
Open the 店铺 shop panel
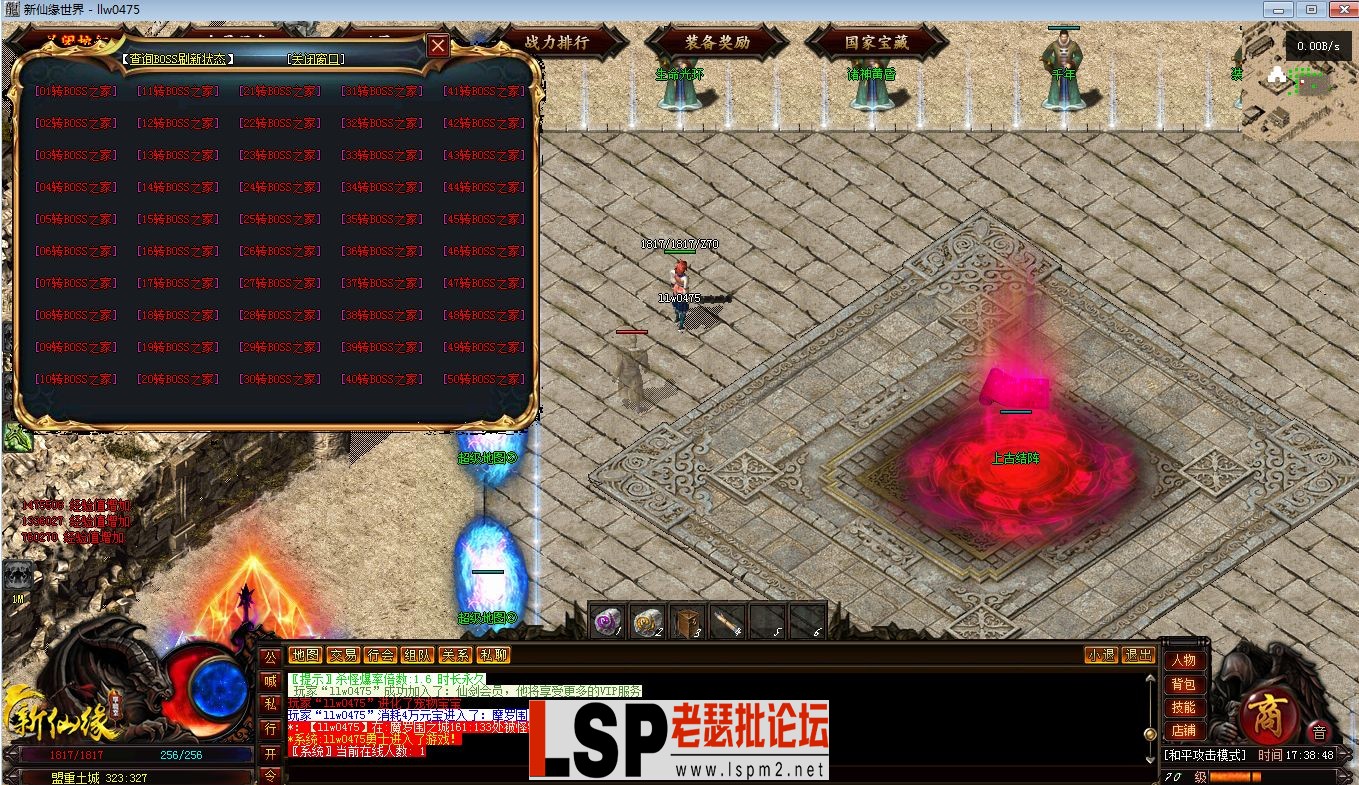[x=1184, y=733]
